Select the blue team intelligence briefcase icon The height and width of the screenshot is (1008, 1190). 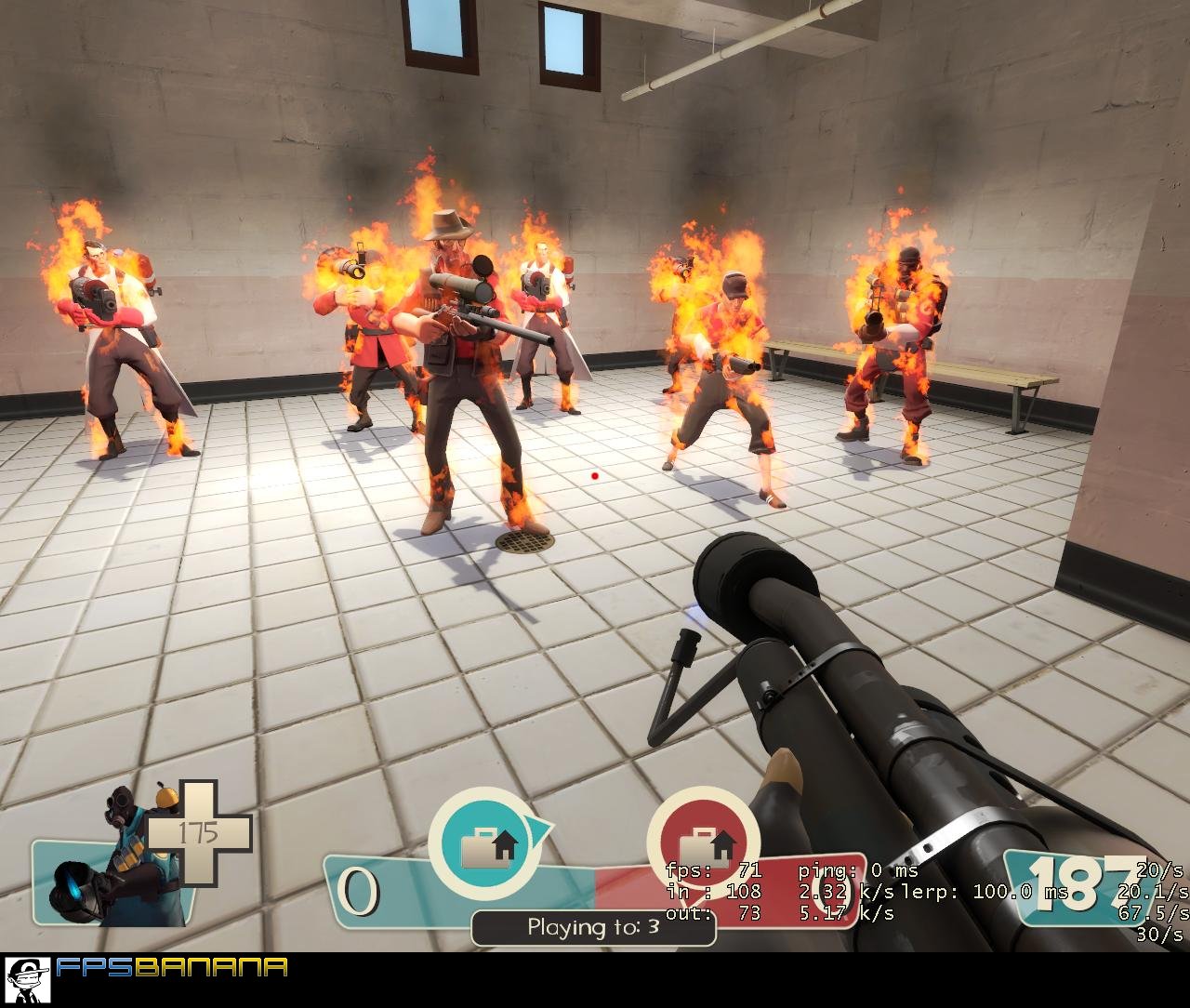tap(486, 842)
